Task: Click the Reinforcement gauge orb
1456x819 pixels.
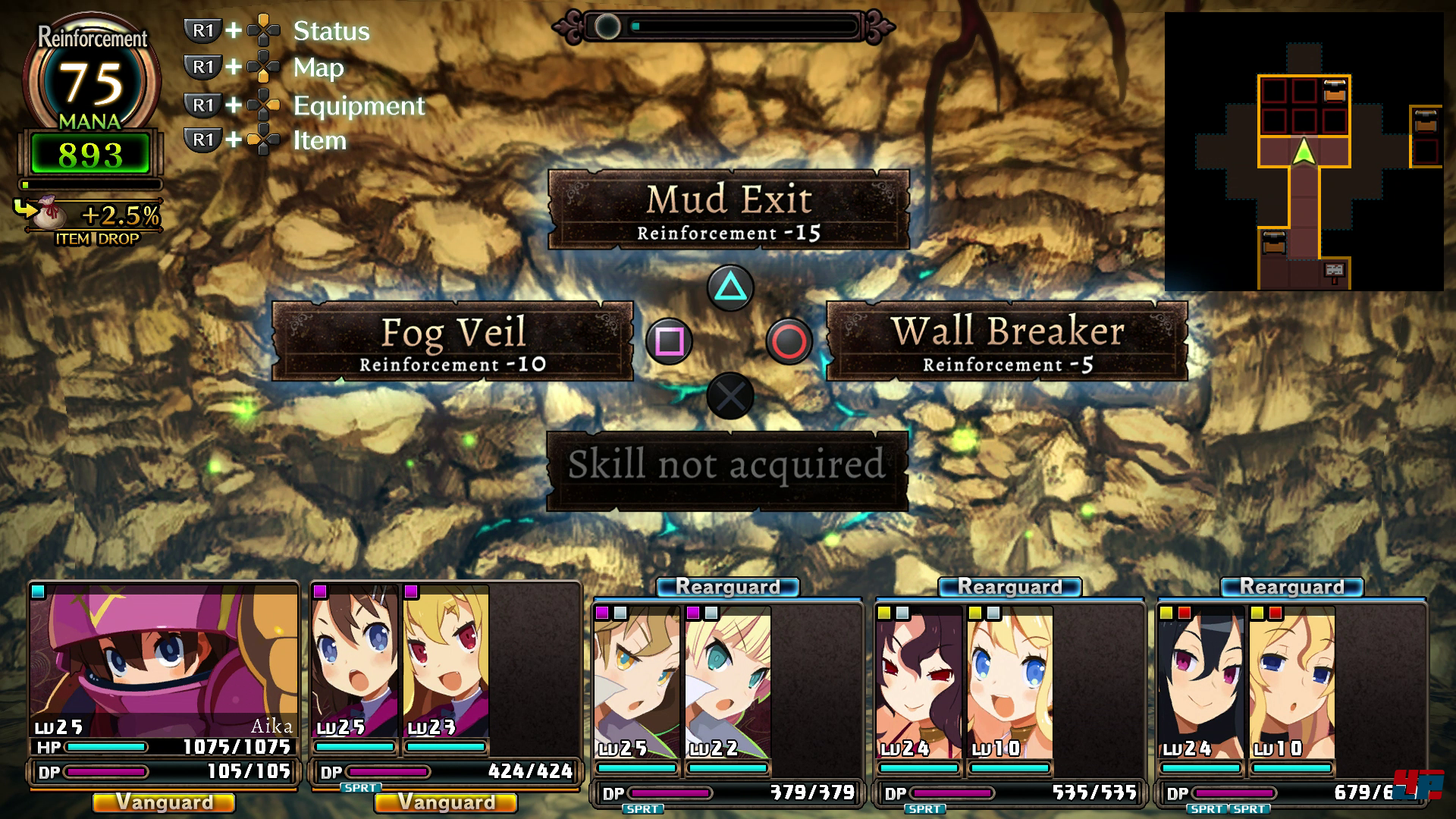Action: [92, 80]
